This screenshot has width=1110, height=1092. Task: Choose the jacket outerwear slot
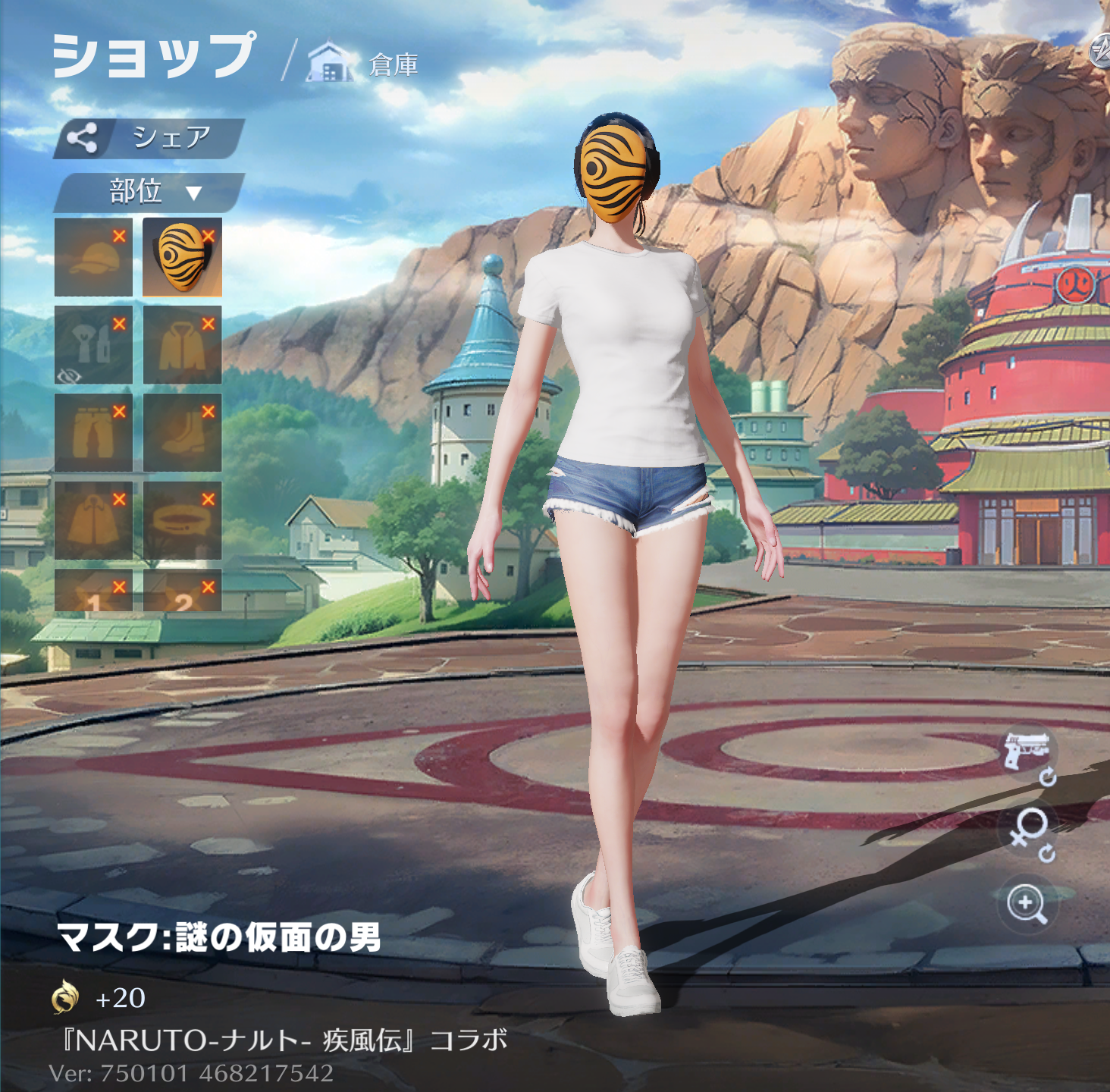pyautogui.click(x=182, y=345)
